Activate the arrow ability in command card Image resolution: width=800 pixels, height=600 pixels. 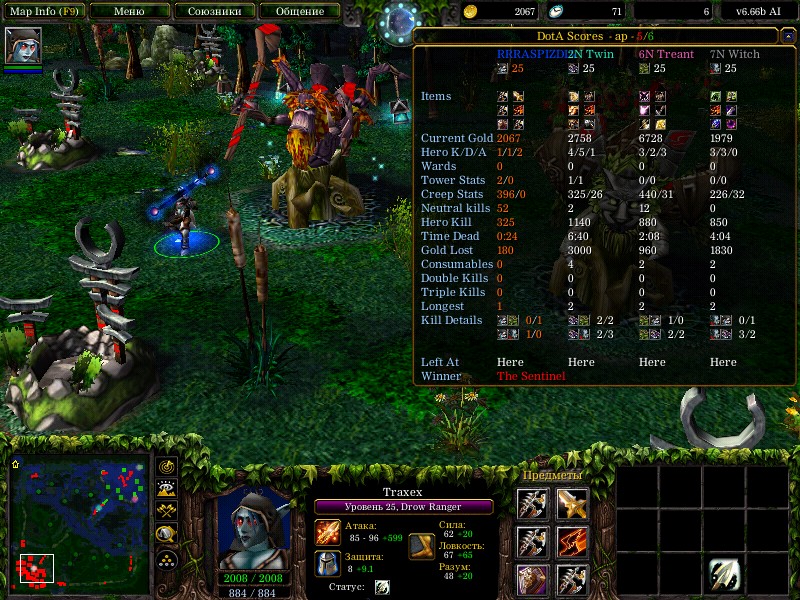(x=725, y=573)
